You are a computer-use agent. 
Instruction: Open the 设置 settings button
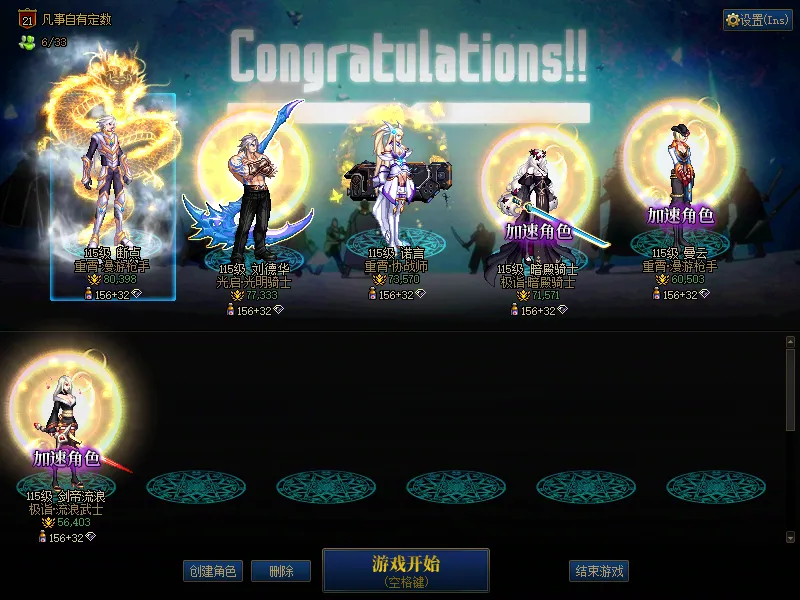tap(758, 20)
